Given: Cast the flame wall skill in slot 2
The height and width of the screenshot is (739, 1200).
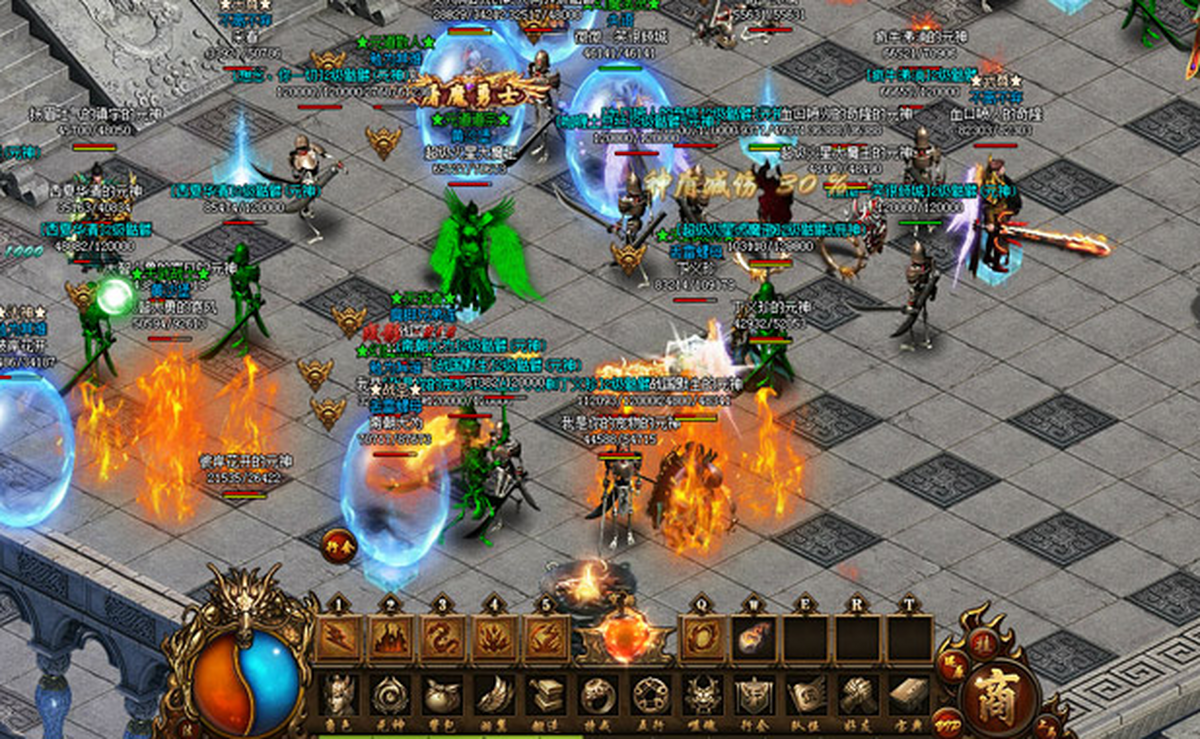Looking at the screenshot, I should point(391,639).
